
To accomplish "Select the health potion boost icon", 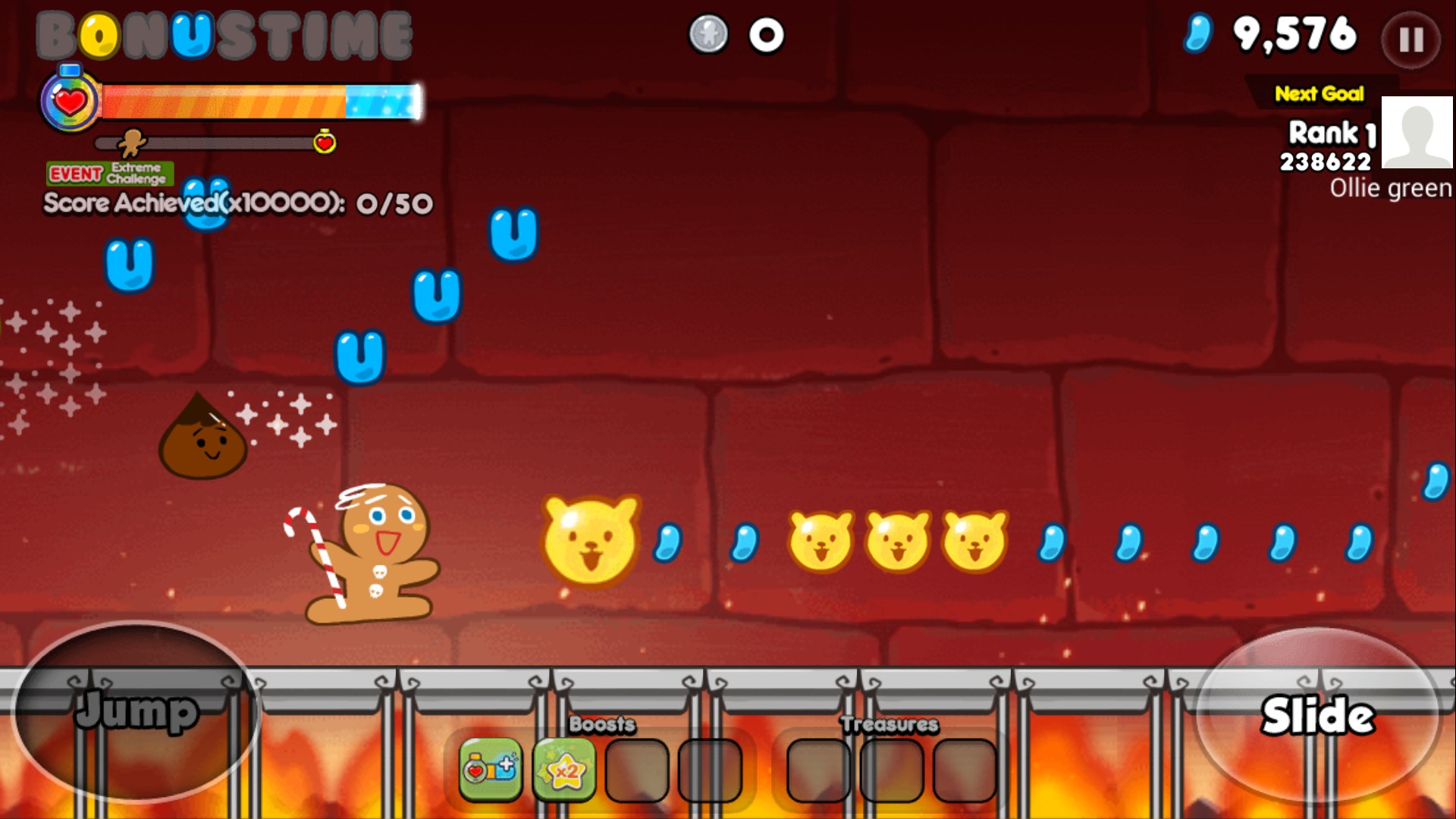I will [x=489, y=770].
